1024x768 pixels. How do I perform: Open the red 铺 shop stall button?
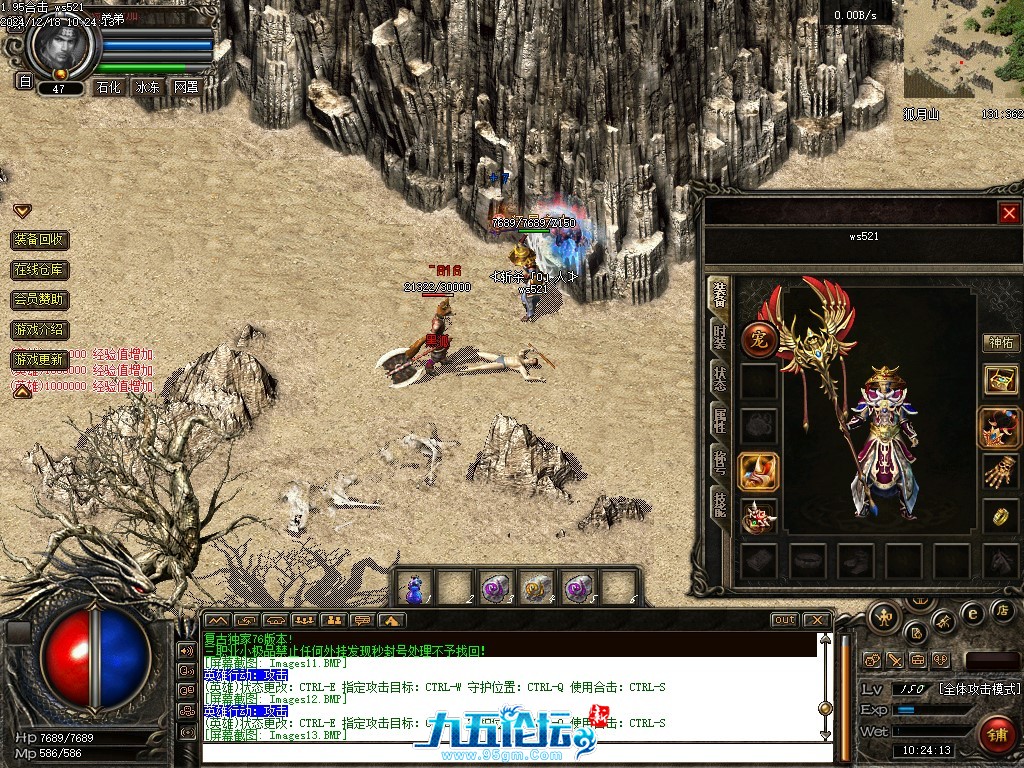click(995, 735)
